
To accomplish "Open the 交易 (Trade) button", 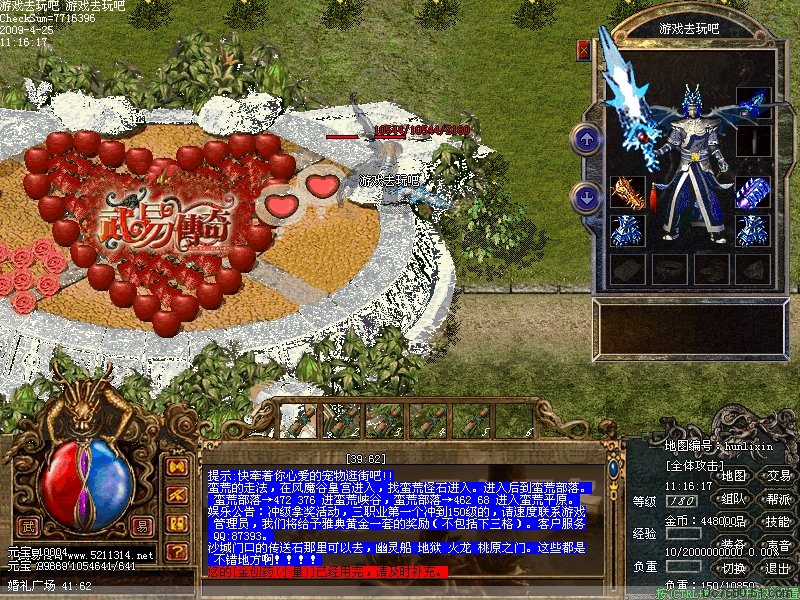I will [778, 475].
